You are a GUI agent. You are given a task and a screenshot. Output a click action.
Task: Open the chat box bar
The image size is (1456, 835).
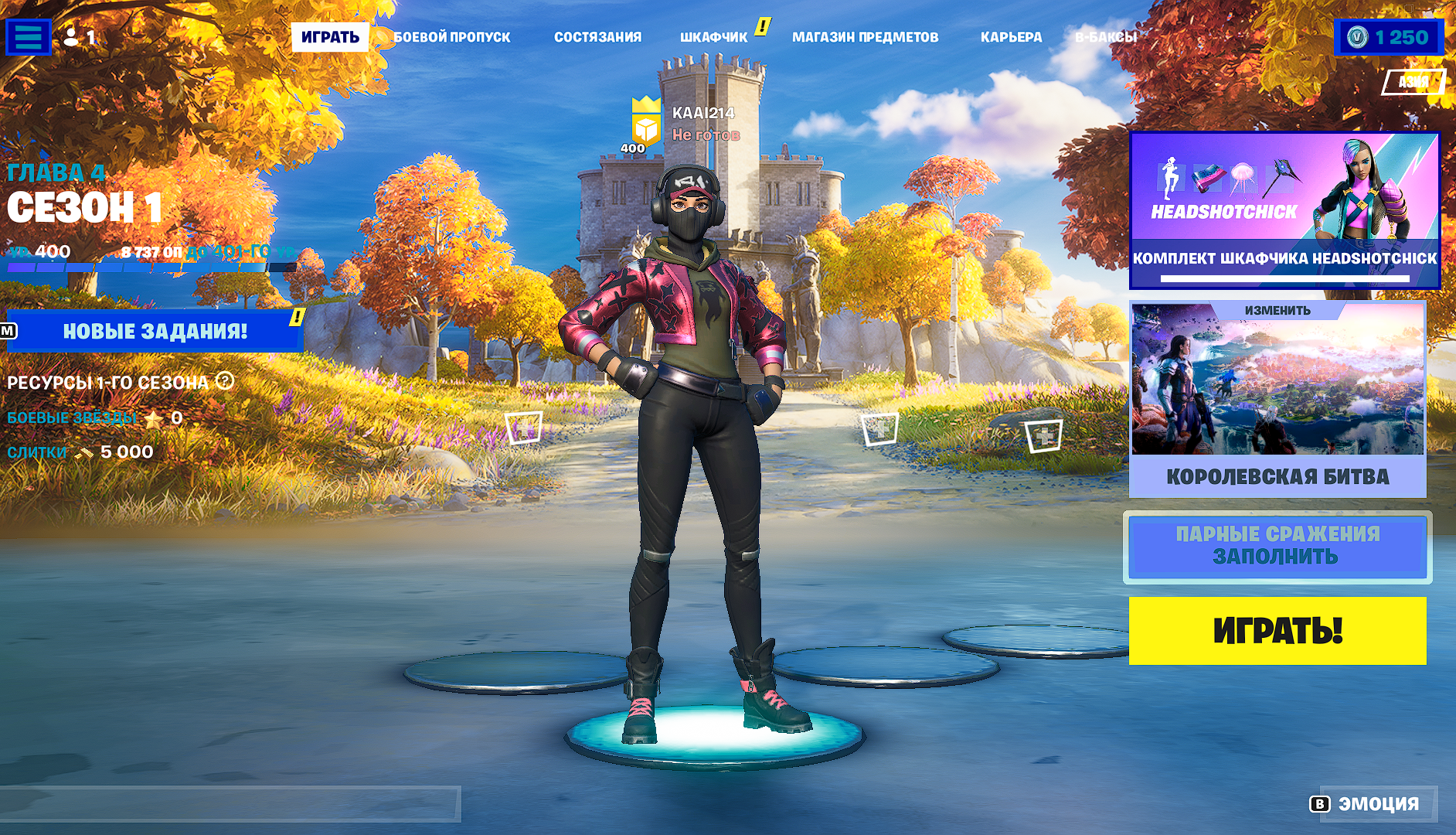[x=230, y=804]
